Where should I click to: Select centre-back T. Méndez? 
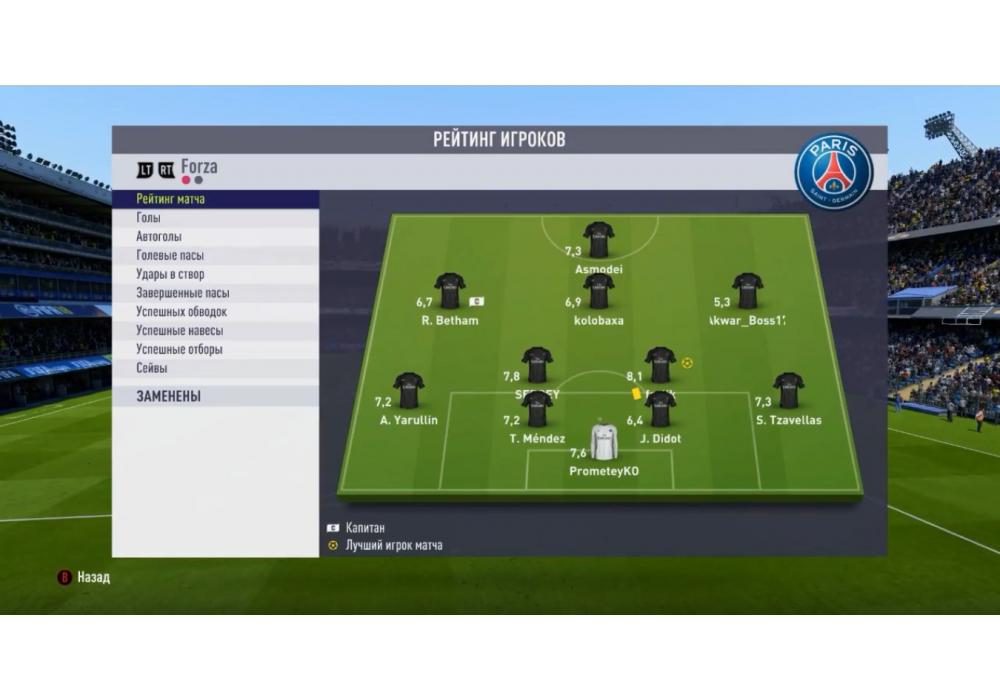coord(537,409)
